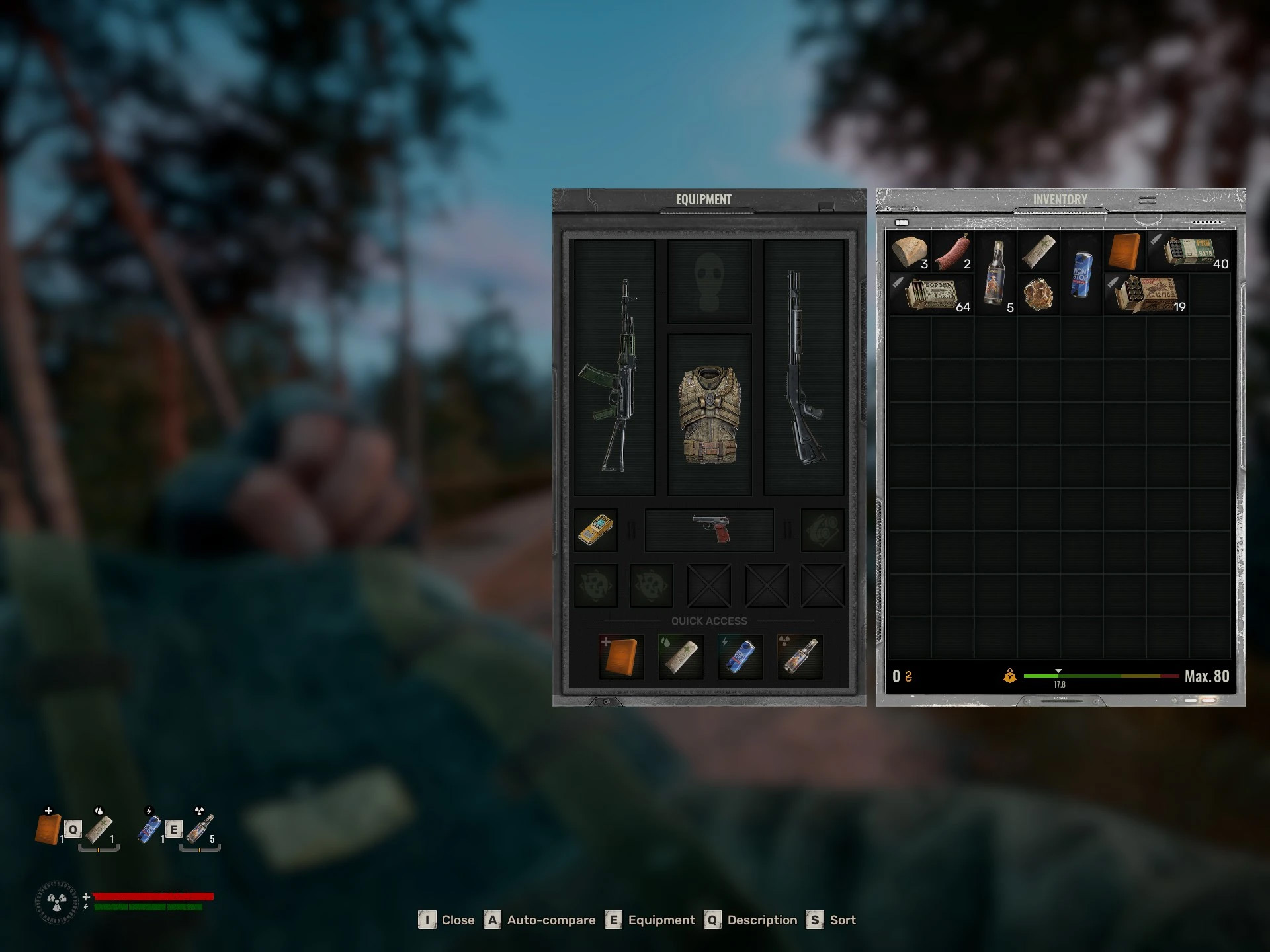Select the yellow detector device slot
The width and height of the screenshot is (1270, 952).
[x=595, y=530]
